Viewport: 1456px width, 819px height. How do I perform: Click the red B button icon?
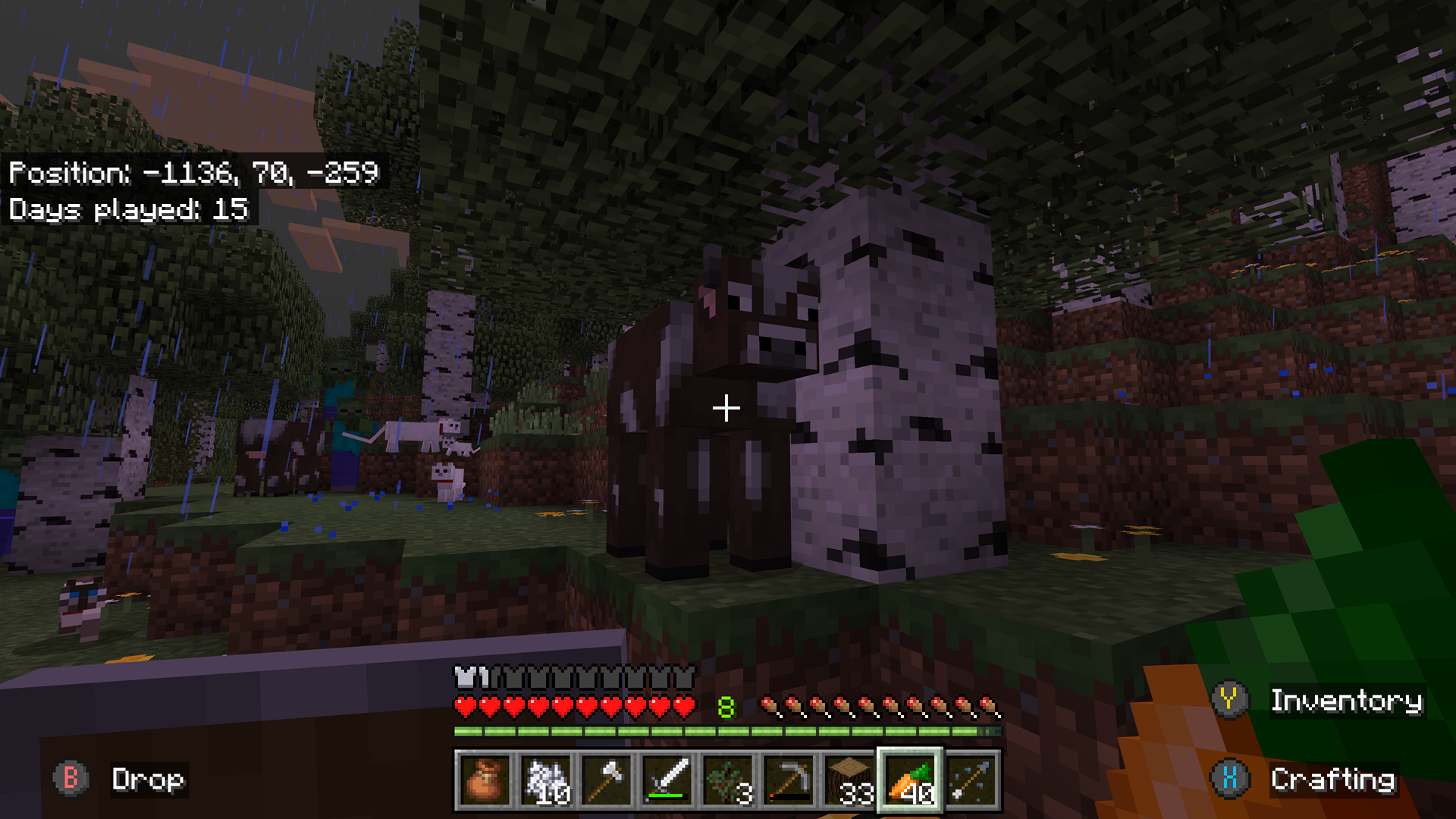point(72,779)
